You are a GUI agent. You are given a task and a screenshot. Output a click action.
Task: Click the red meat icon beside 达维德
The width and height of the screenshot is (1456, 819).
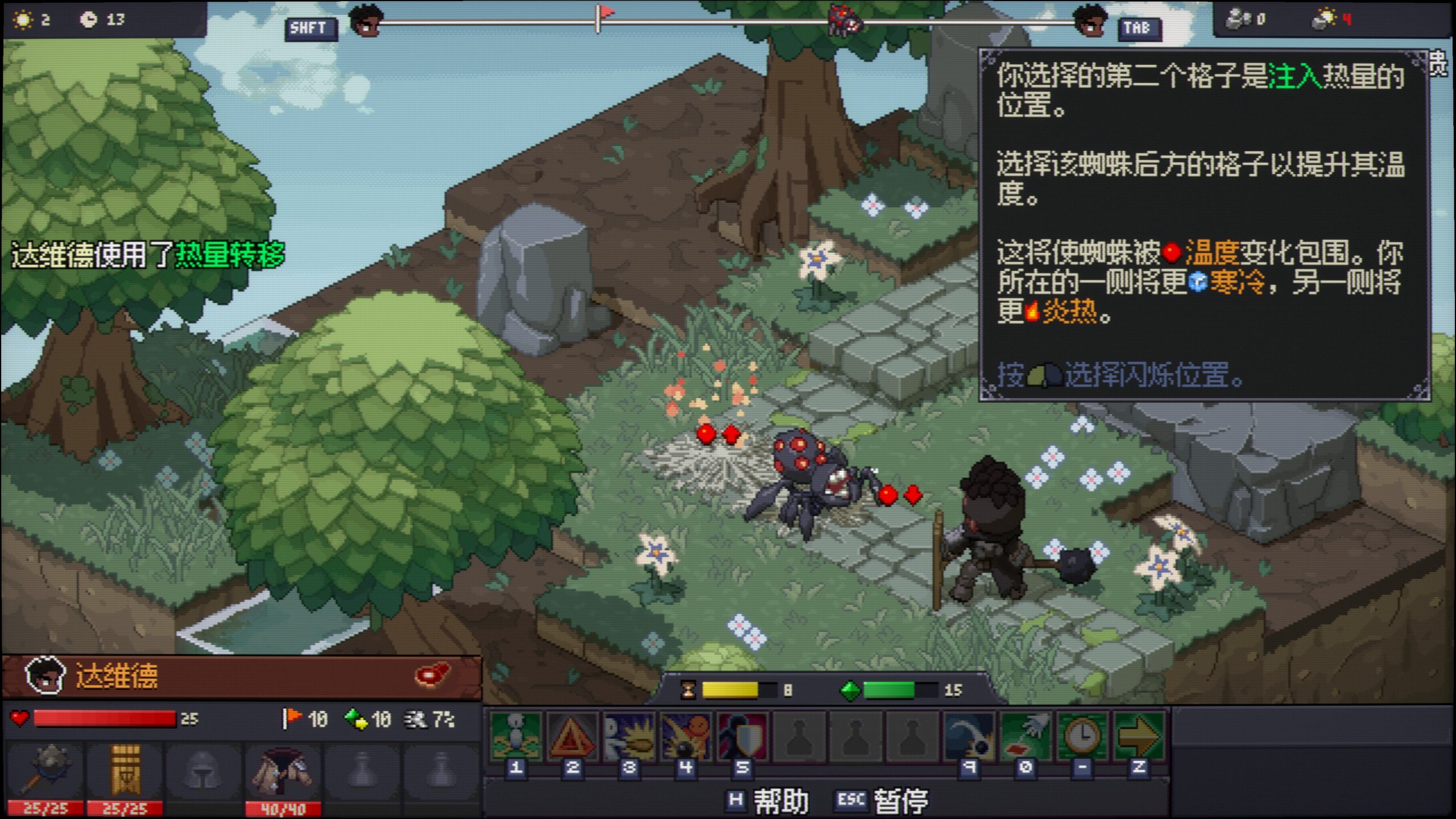click(433, 675)
